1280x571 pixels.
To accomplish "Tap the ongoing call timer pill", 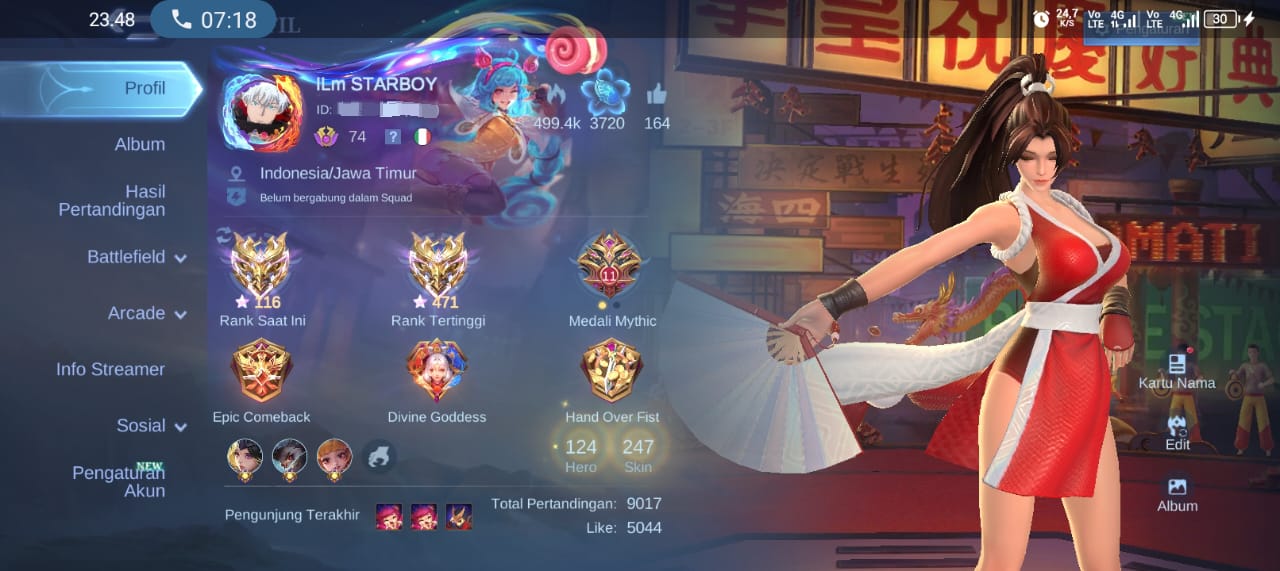I will [x=213, y=20].
